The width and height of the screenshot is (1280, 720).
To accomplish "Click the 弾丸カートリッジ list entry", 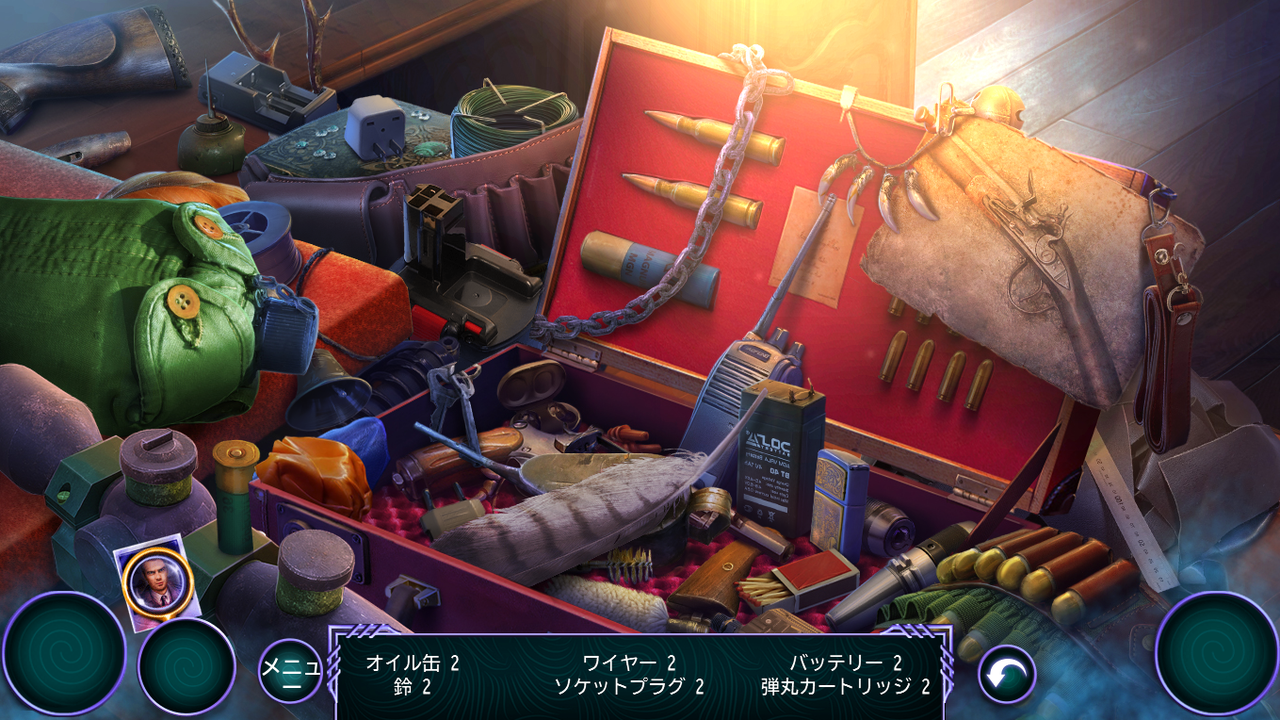I will point(845,686).
